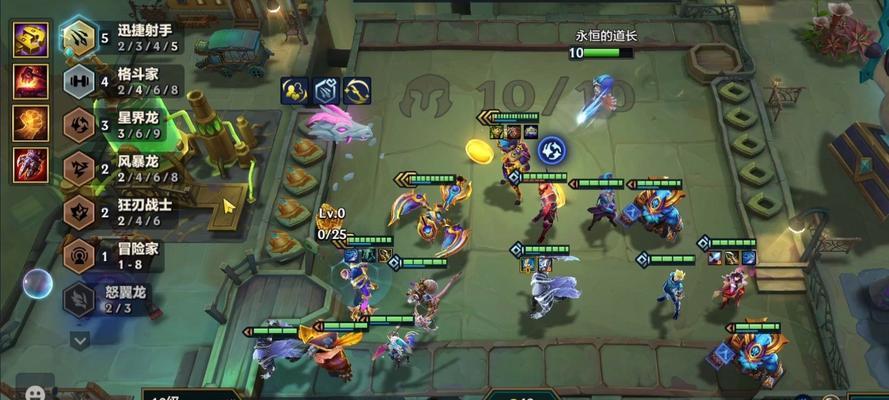Open the first gold augment icon above the board

coord(294,91)
